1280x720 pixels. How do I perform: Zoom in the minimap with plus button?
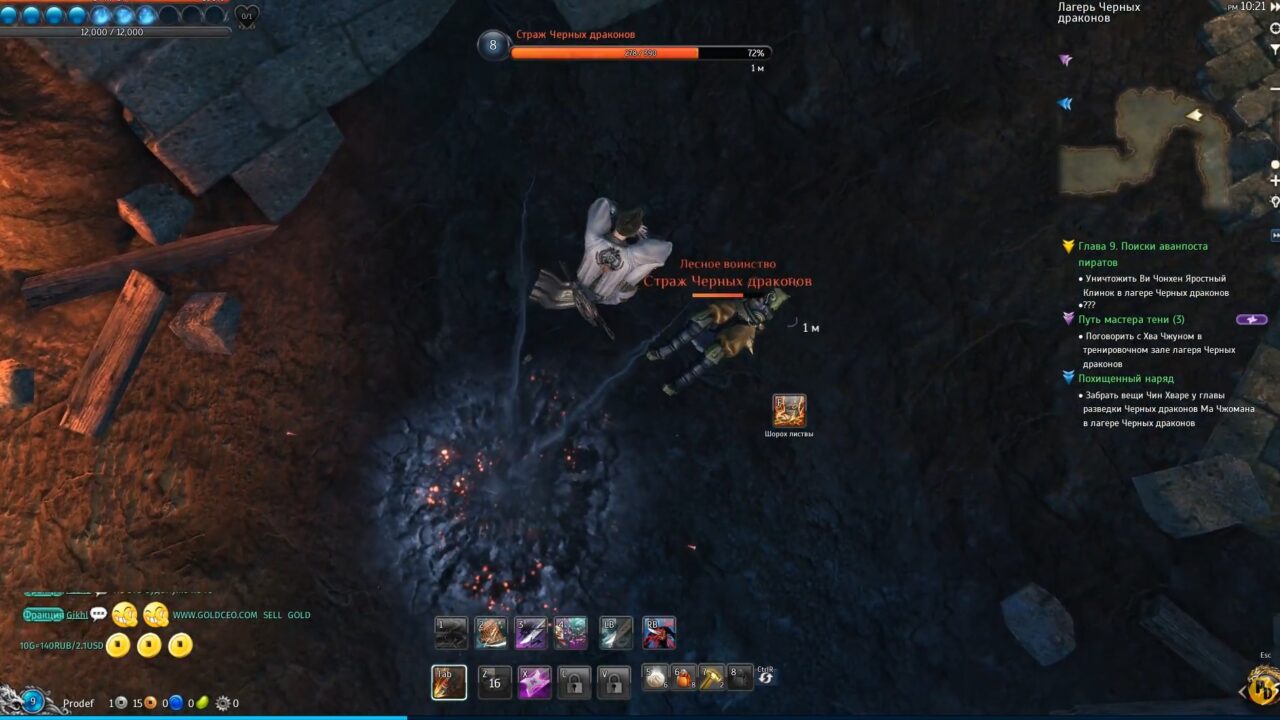[x=1274, y=181]
